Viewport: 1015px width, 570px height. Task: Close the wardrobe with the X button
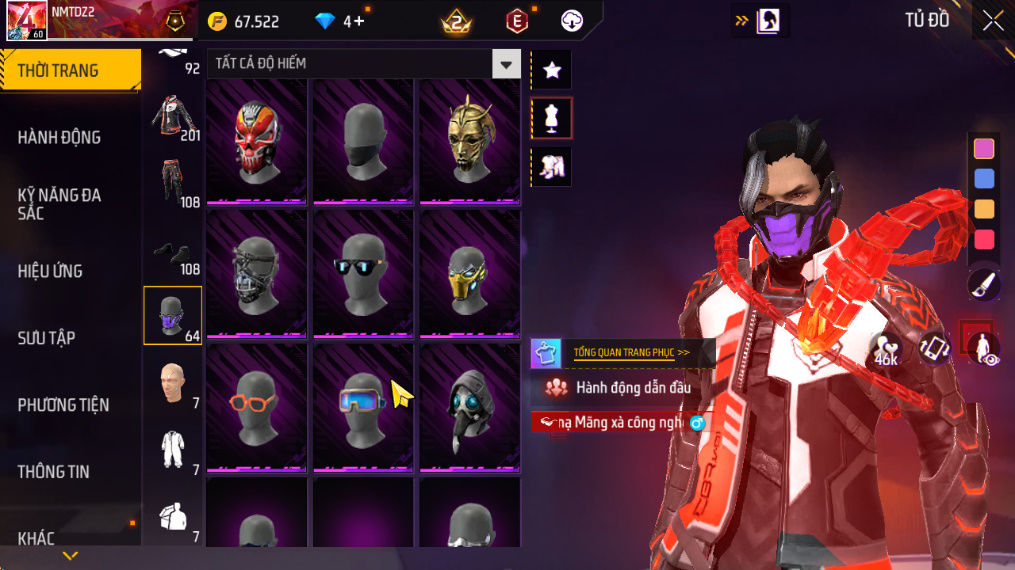point(992,20)
